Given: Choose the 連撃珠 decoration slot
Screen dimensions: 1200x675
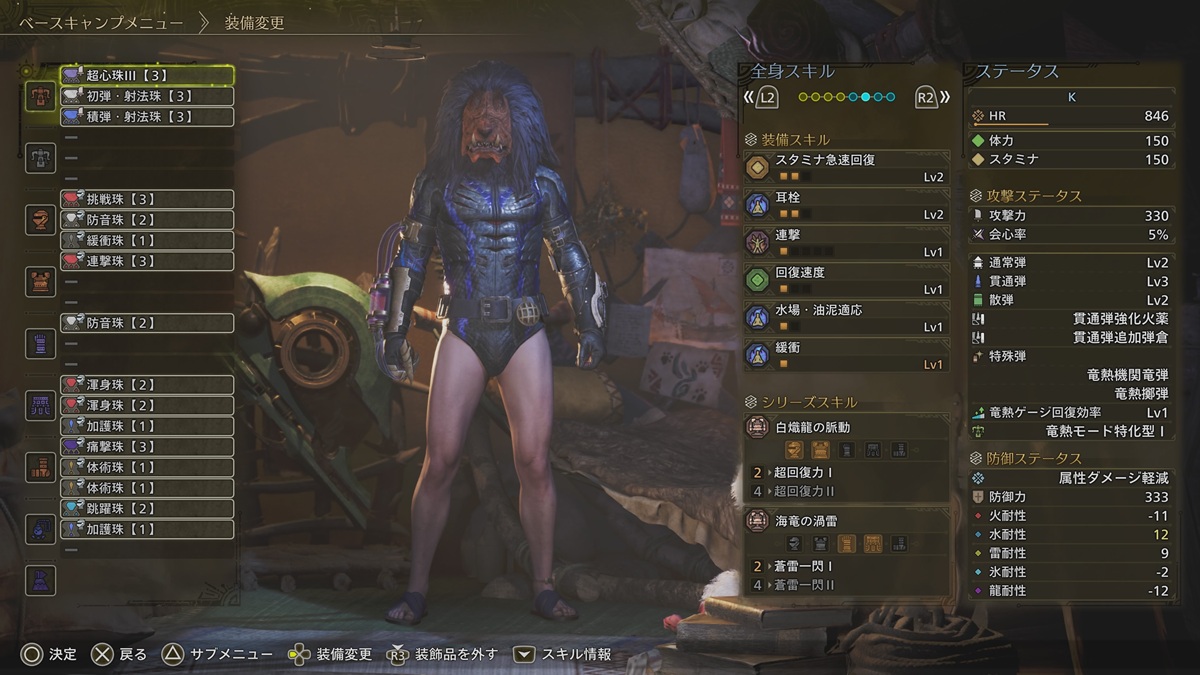Looking at the screenshot, I should [147, 261].
